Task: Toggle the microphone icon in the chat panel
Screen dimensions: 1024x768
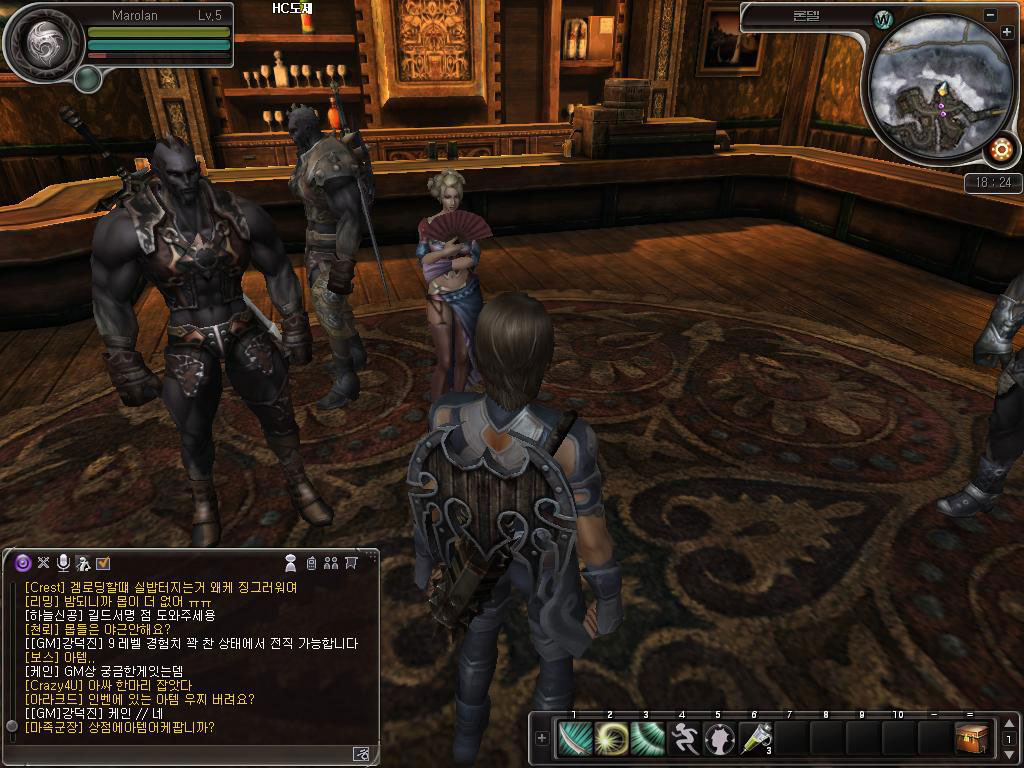Action: [x=63, y=562]
